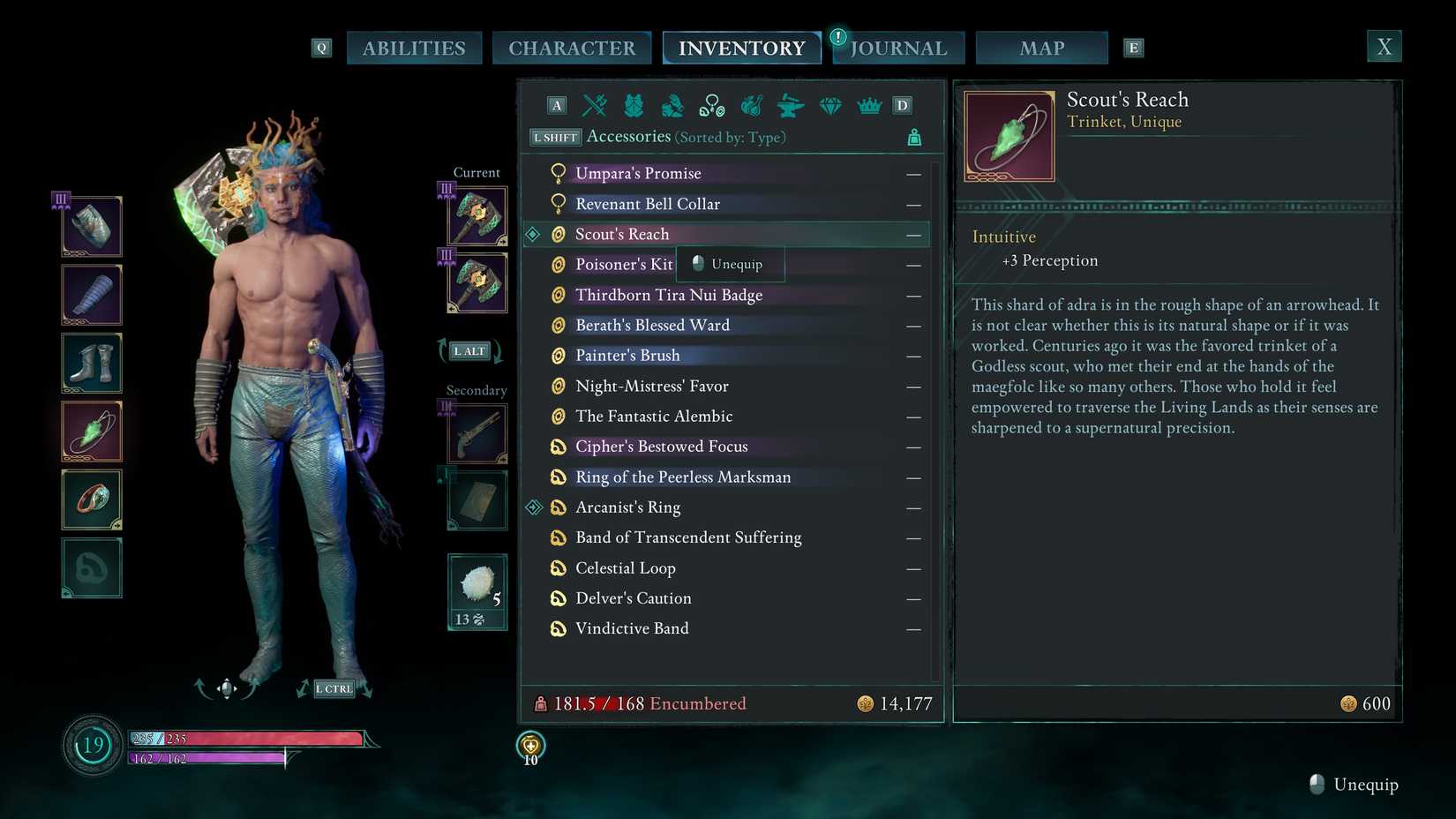
Task: Select Umpara's Promise in the list
Action: tap(638, 174)
